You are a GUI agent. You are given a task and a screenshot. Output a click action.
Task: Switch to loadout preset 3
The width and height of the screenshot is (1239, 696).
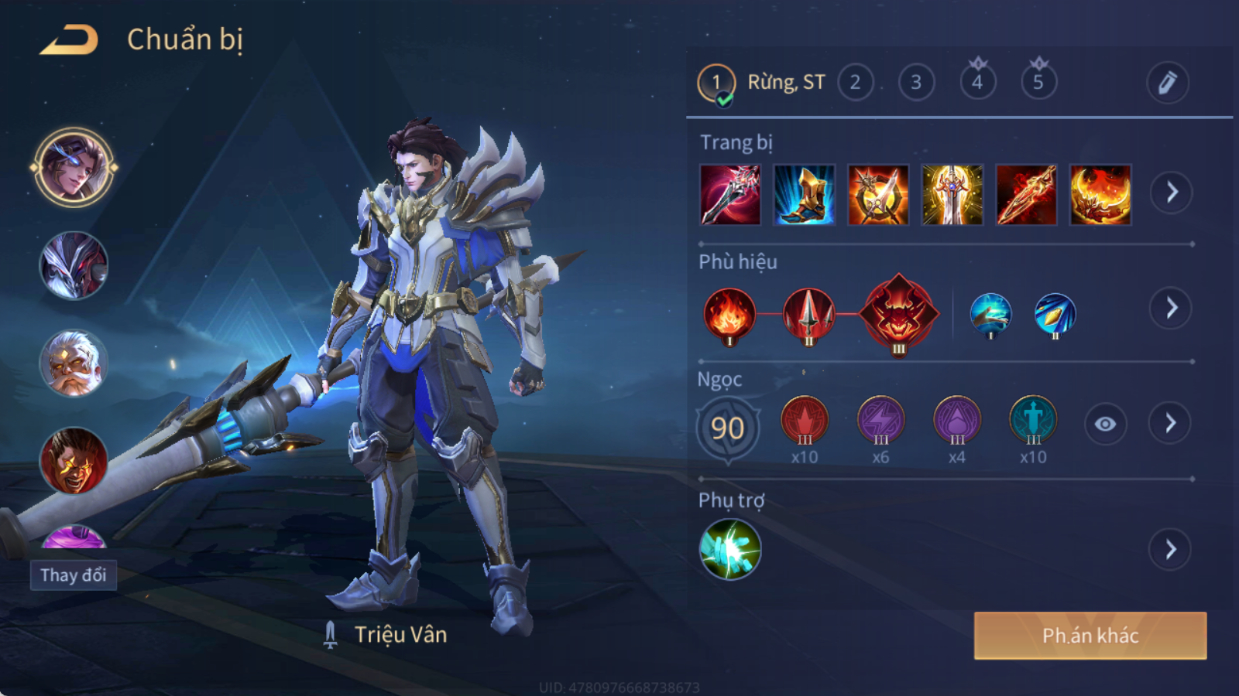tap(916, 82)
